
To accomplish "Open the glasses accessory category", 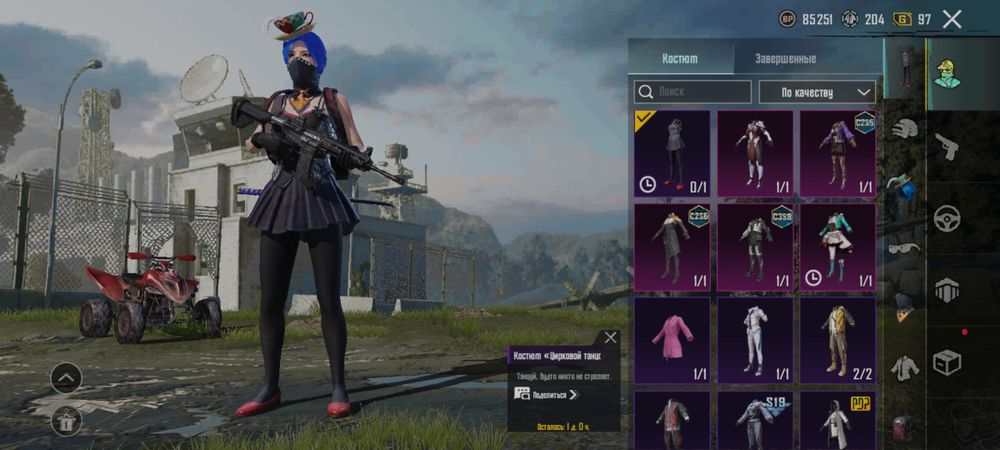I will click(905, 249).
